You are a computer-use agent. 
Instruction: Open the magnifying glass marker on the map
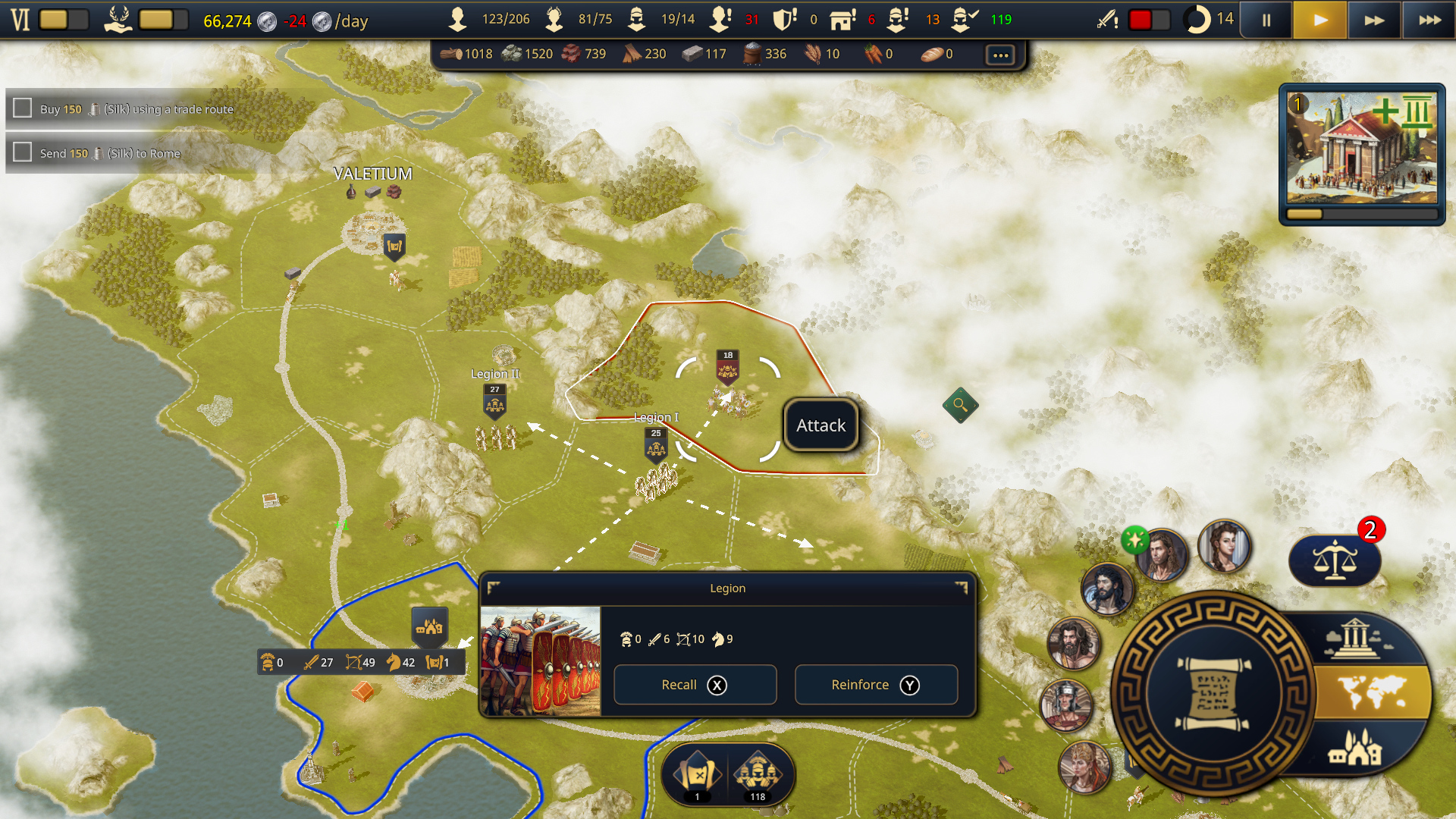click(x=960, y=404)
